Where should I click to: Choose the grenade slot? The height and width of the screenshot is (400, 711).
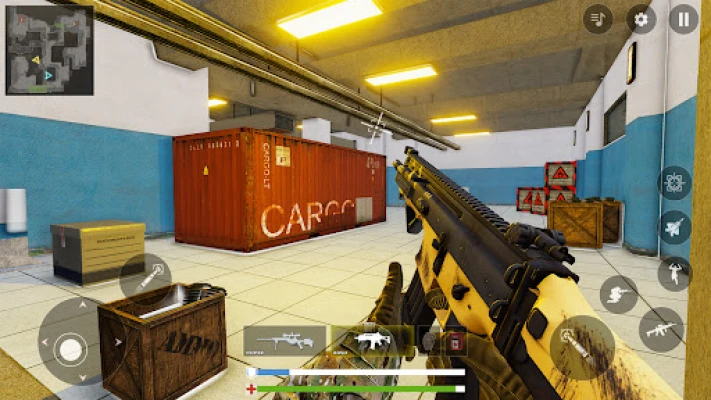(430, 341)
